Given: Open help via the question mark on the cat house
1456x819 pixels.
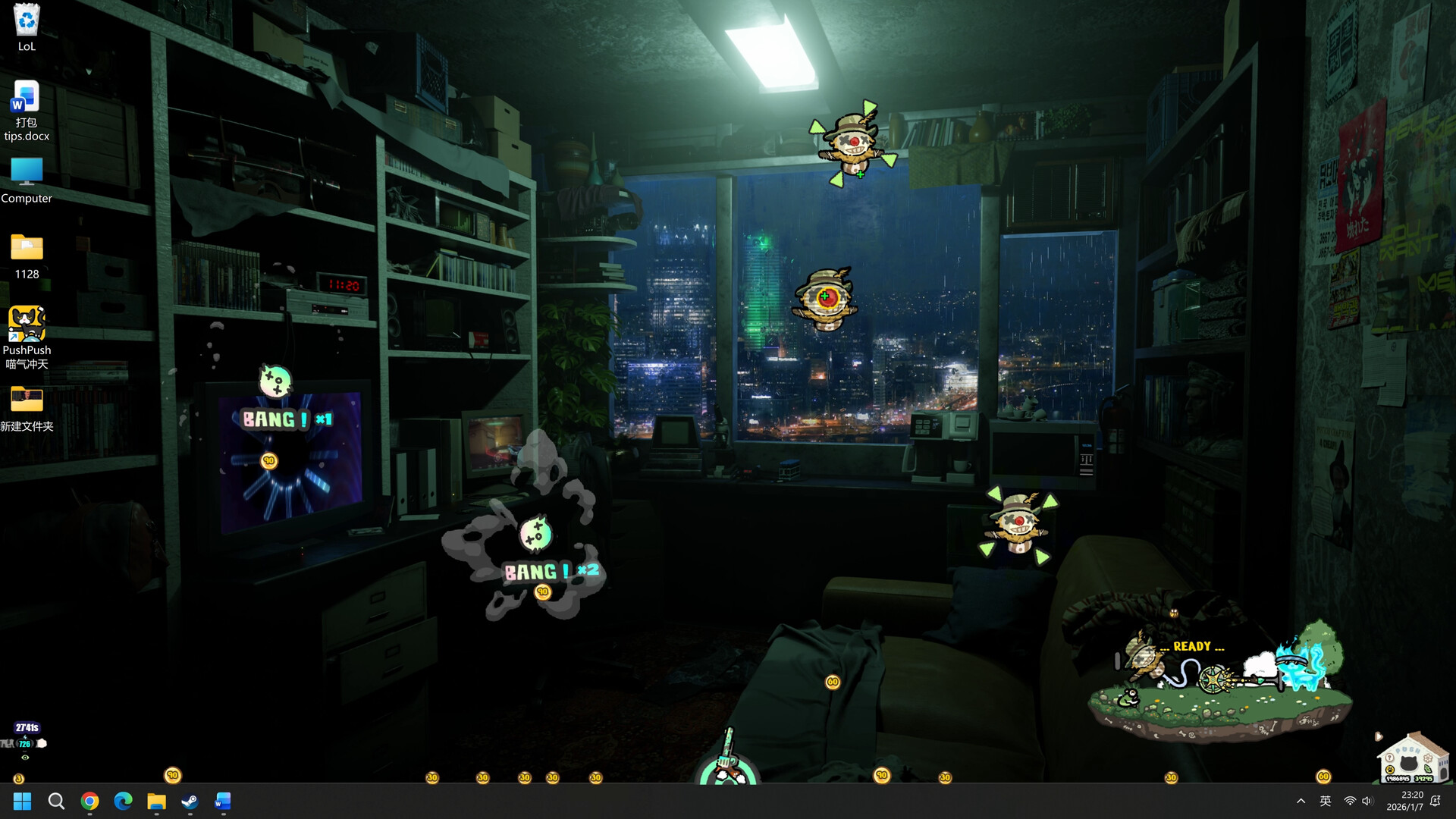Looking at the screenshot, I should coord(1389,758).
